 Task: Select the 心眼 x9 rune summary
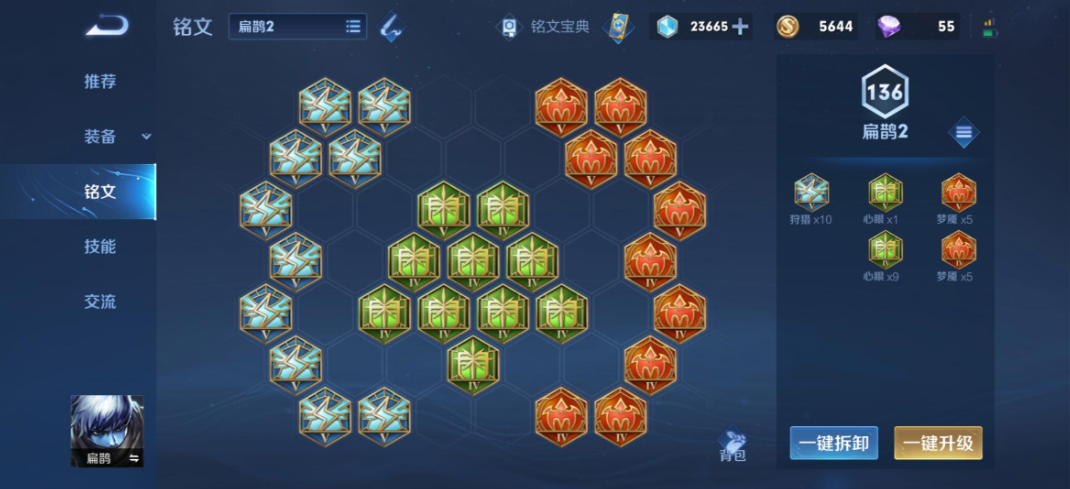885,255
